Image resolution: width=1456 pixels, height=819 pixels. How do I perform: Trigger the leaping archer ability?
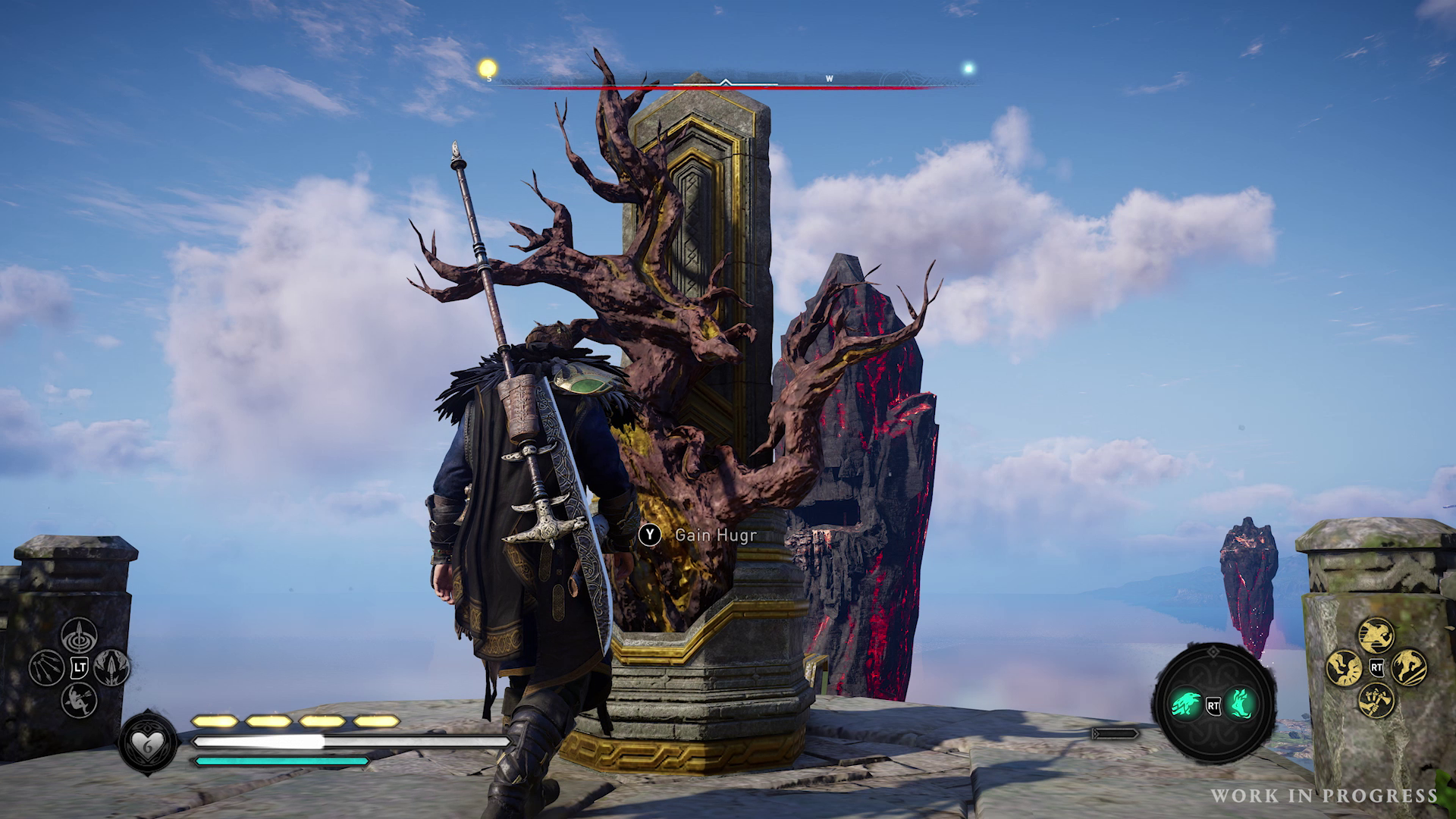(x=78, y=699)
